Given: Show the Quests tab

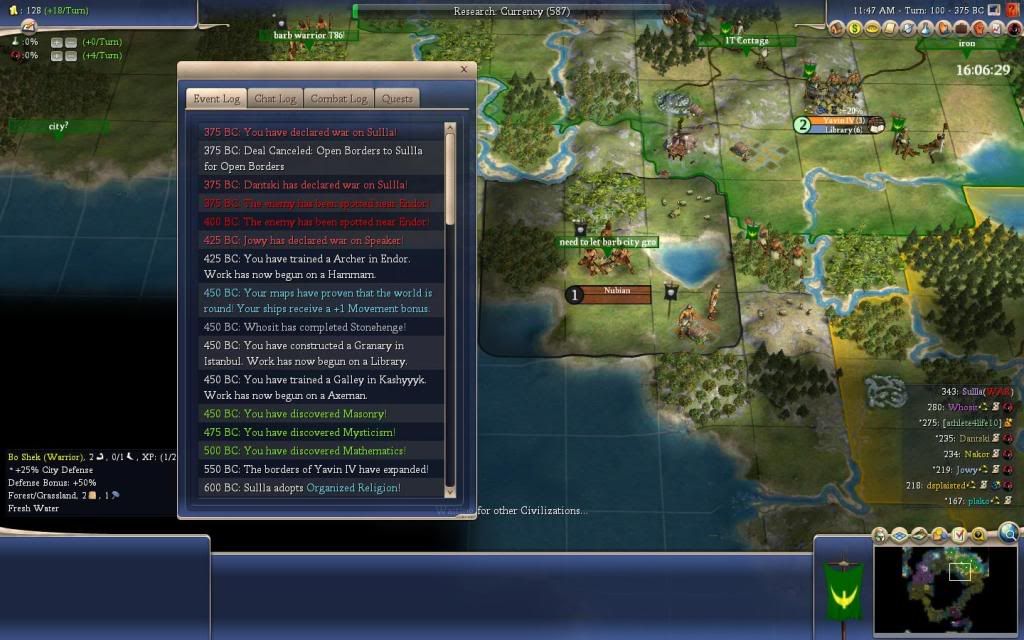Looking at the screenshot, I should pyautogui.click(x=397, y=99).
